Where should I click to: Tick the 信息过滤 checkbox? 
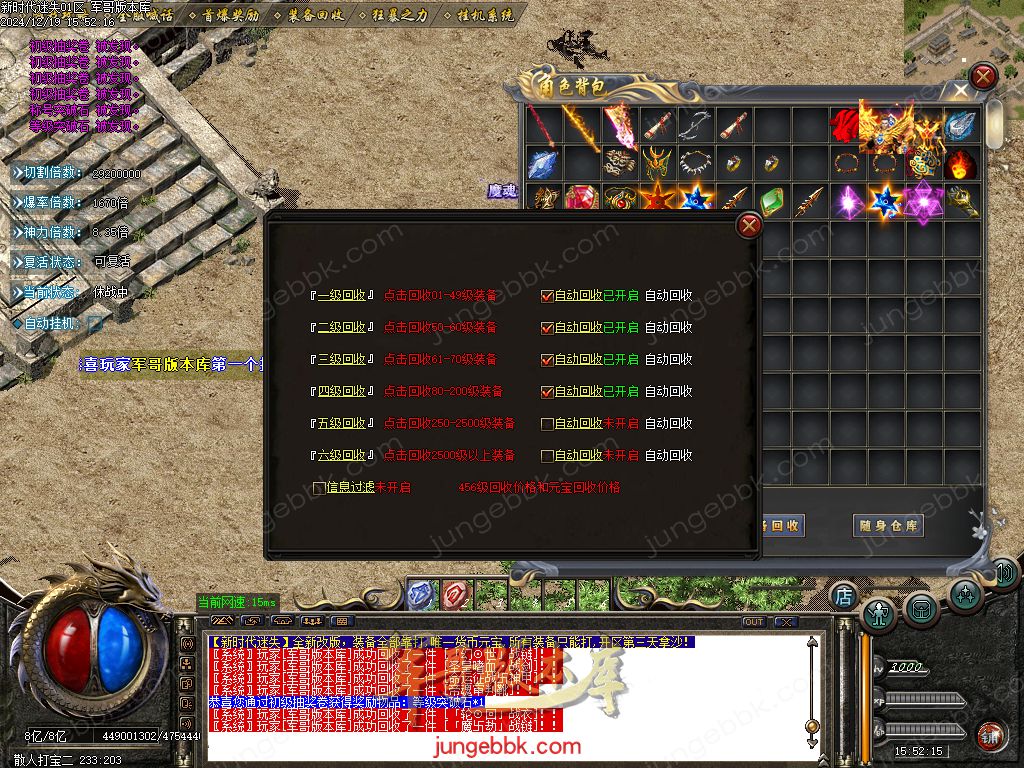[x=319, y=488]
